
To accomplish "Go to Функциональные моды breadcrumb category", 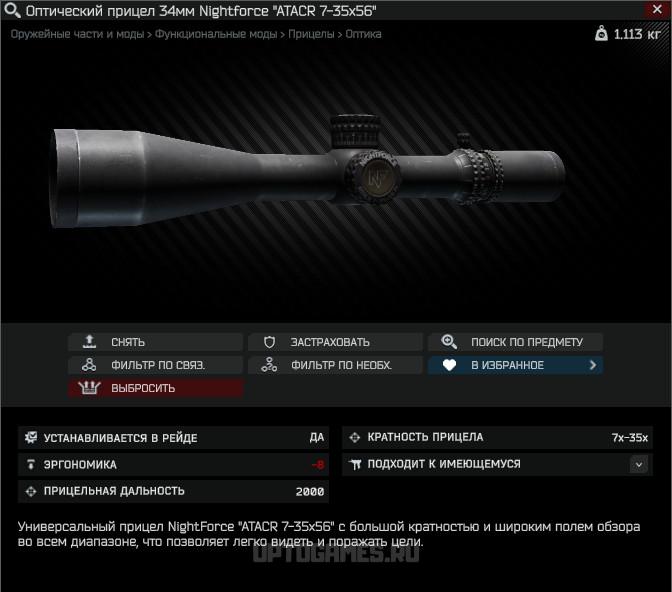I will [216, 34].
